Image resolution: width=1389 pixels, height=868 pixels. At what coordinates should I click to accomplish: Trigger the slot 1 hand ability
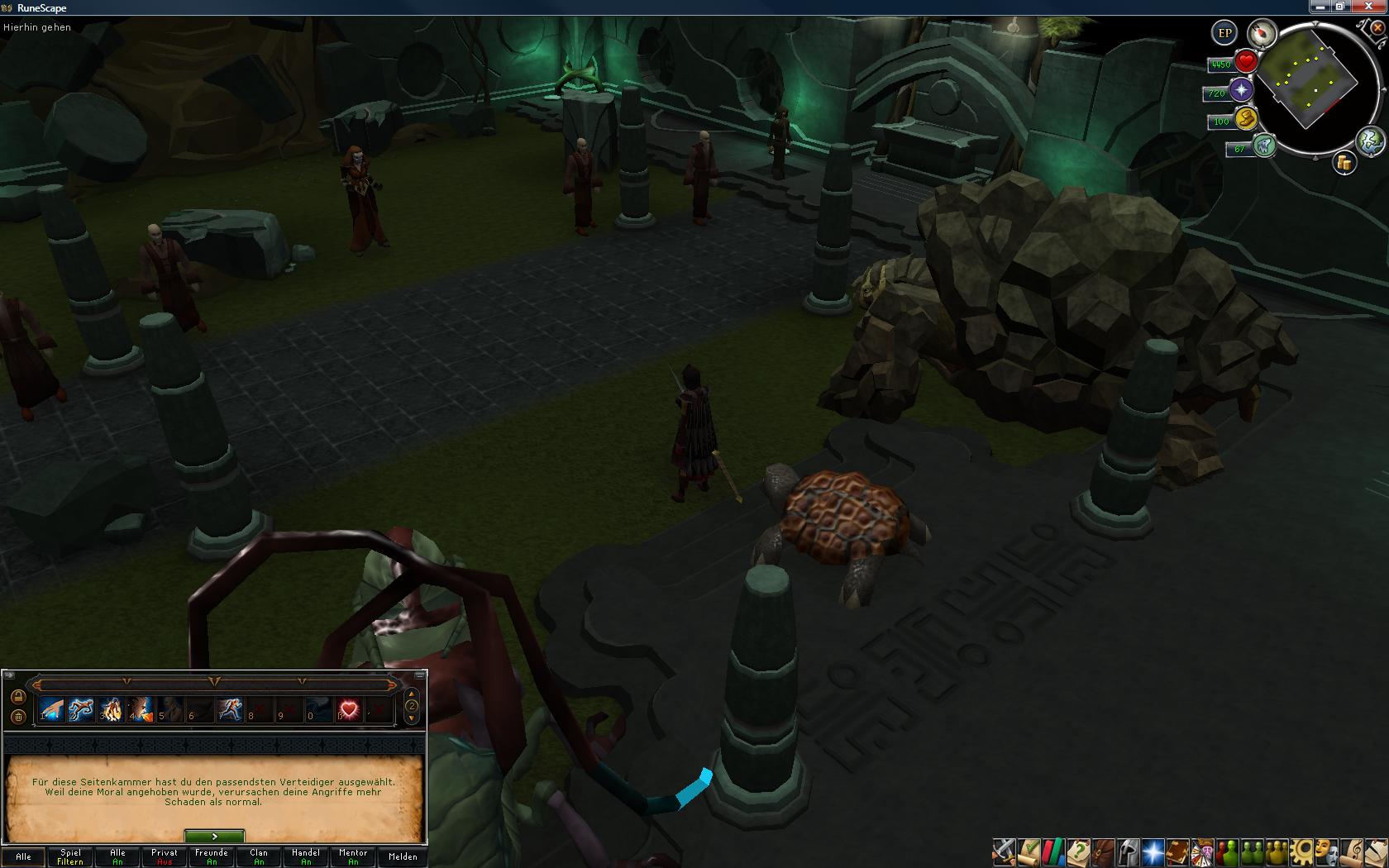pyautogui.click(x=51, y=709)
